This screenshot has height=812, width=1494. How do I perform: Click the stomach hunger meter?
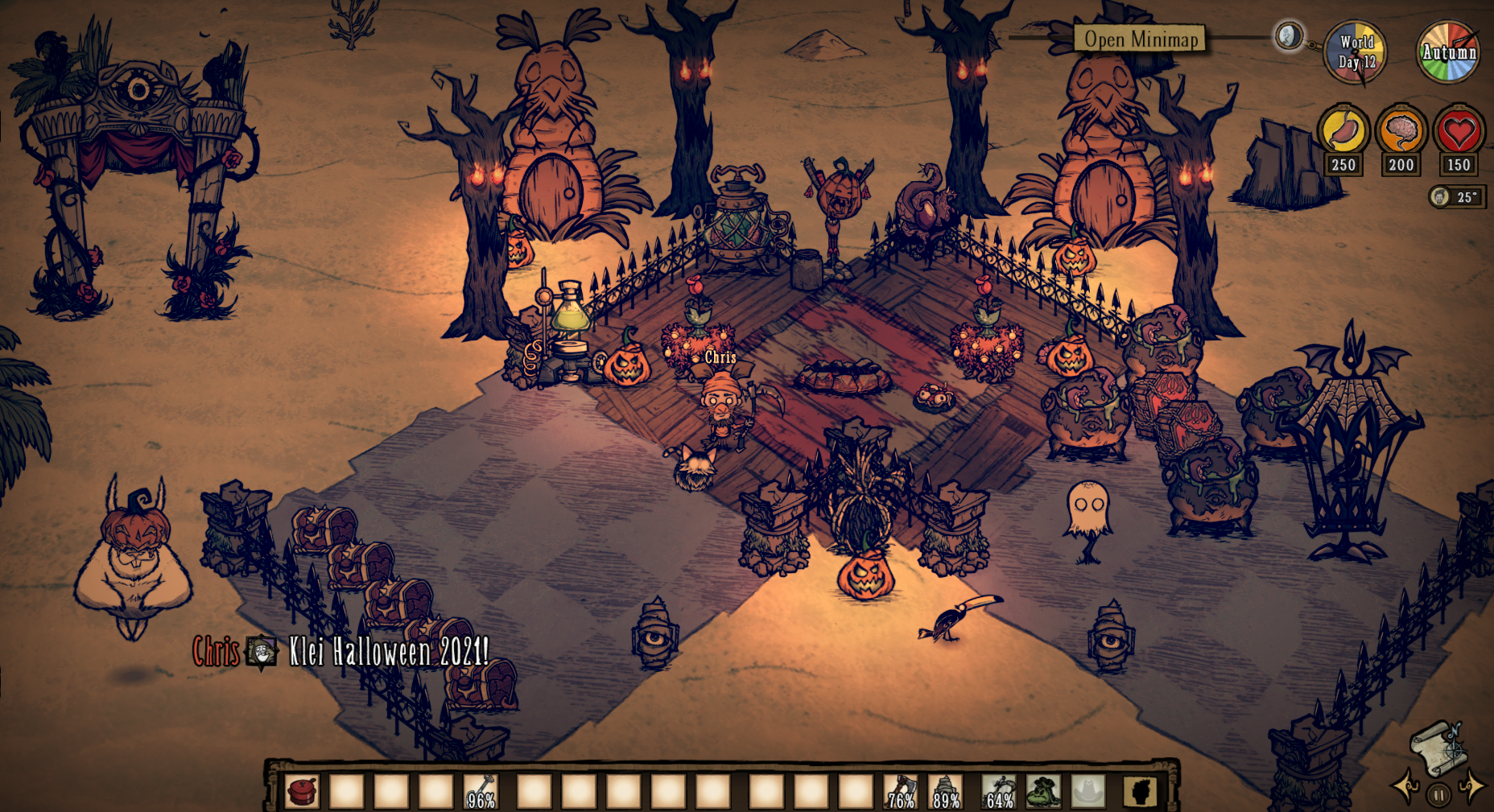[1343, 130]
